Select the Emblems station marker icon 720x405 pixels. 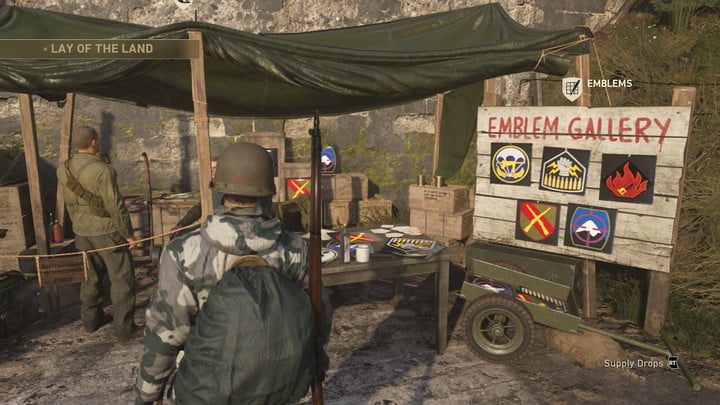click(571, 86)
